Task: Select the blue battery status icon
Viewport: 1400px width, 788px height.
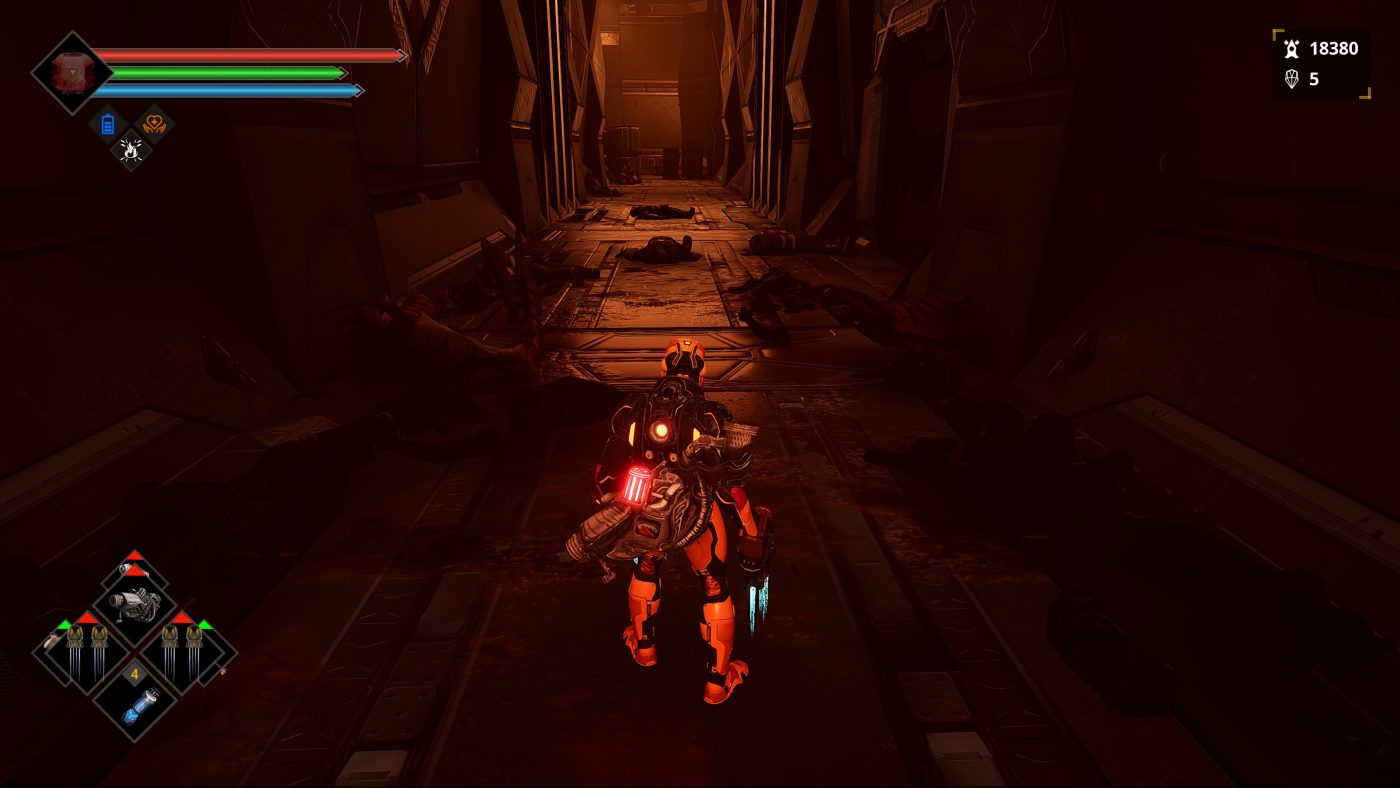Action: coord(108,125)
